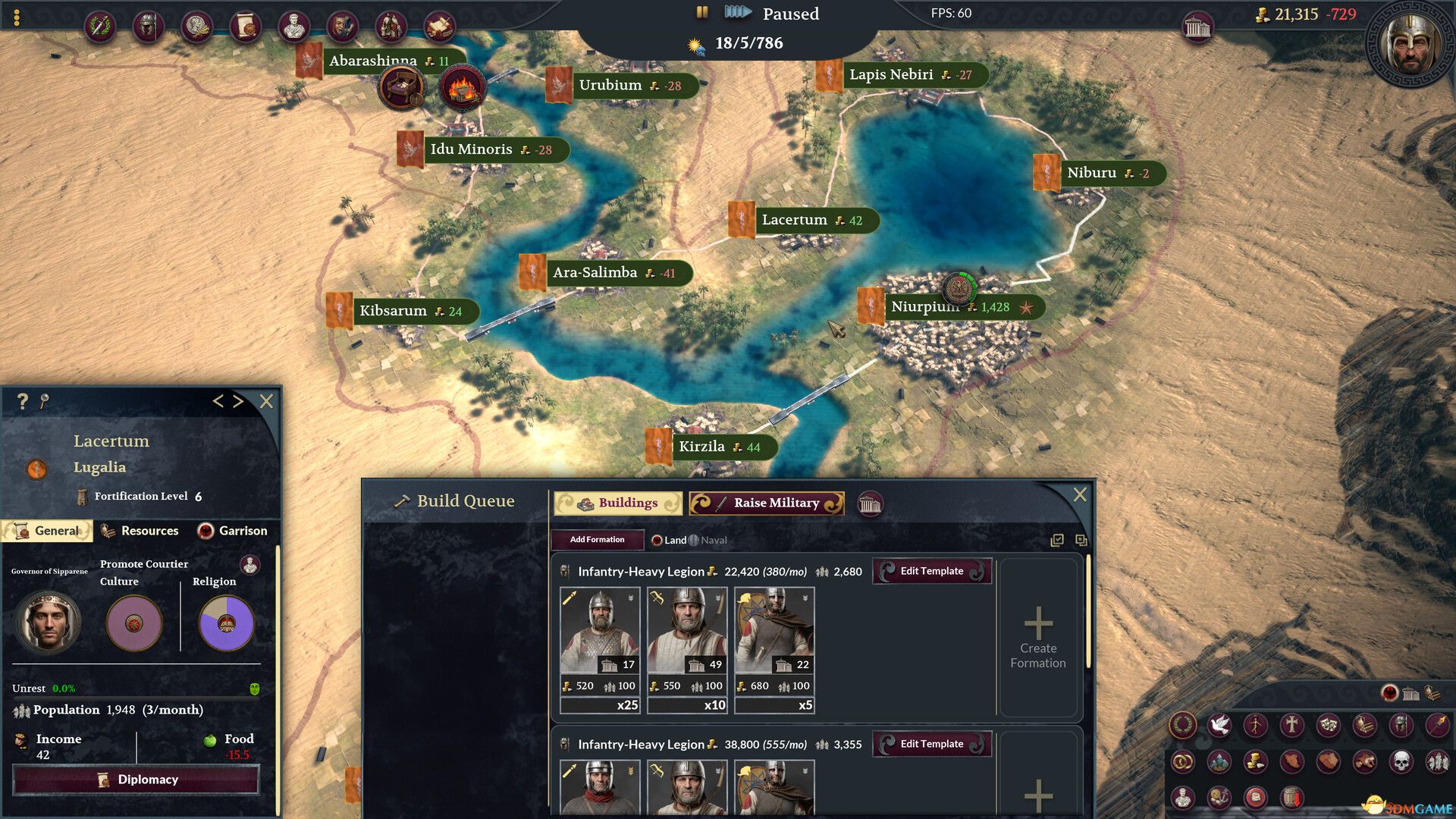1456x819 pixels.
Task: Click the Diplomacy button
Action: (136, 779)
